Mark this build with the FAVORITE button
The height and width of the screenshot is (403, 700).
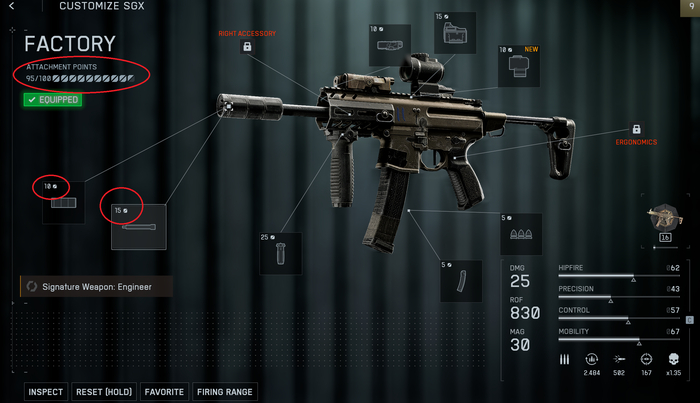(x=163, y=392)
